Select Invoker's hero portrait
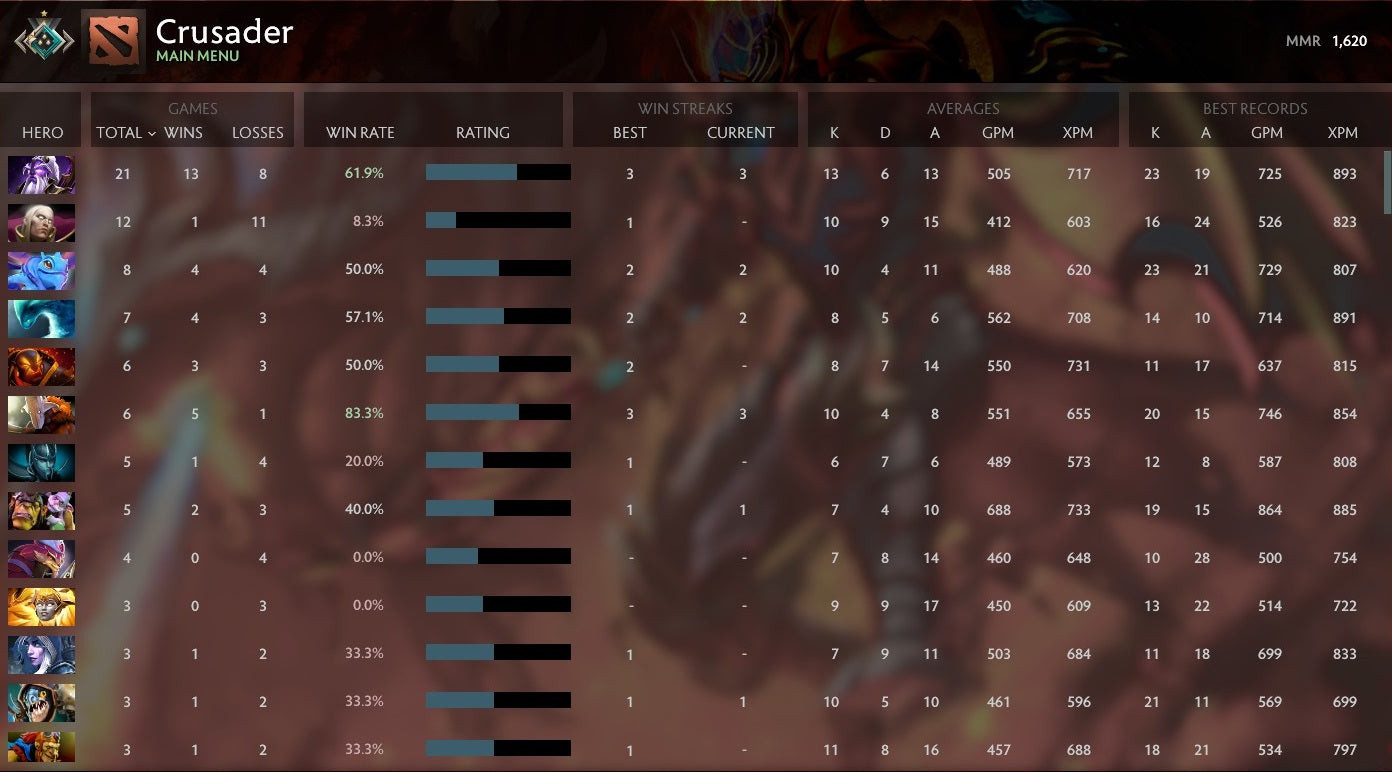 [x=41, y=221]
